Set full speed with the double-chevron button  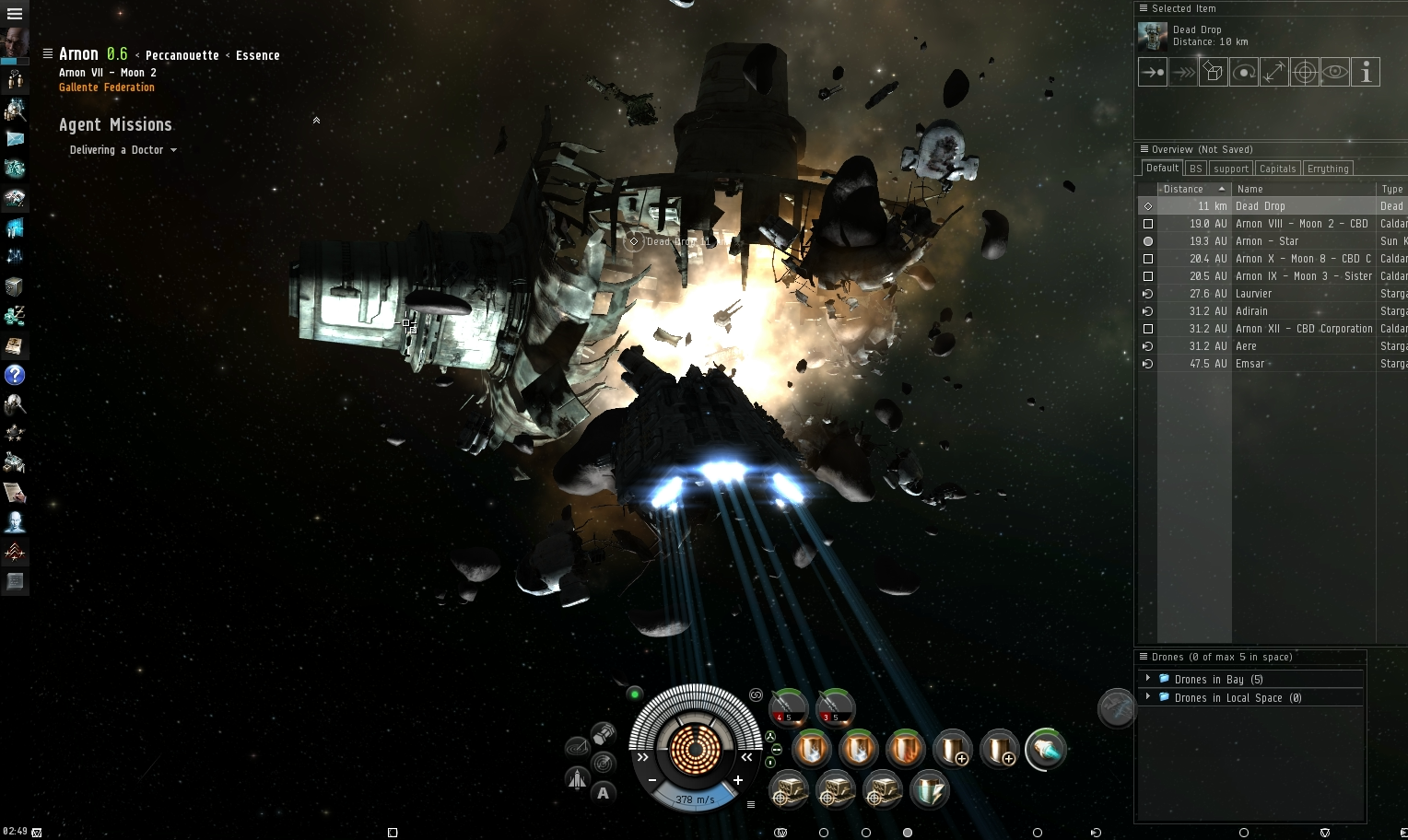pos(642,757)
